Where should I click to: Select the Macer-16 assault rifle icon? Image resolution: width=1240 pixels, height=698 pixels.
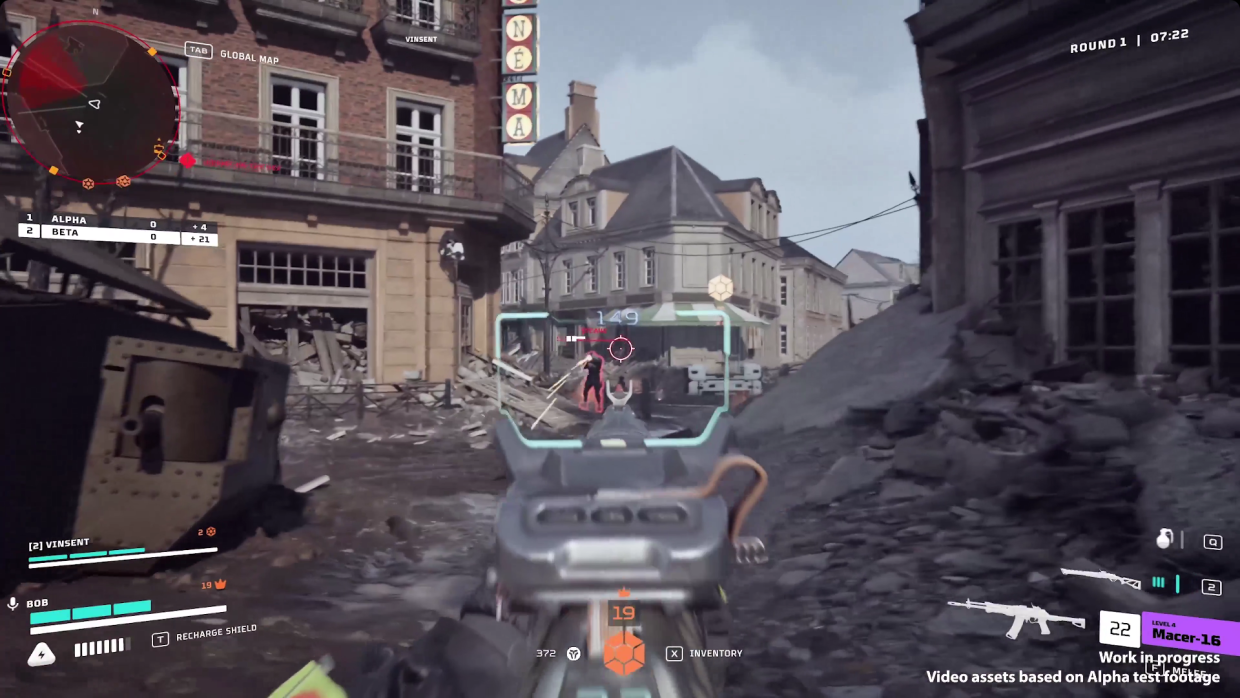pyautogui.click(x=1015, y=616)
